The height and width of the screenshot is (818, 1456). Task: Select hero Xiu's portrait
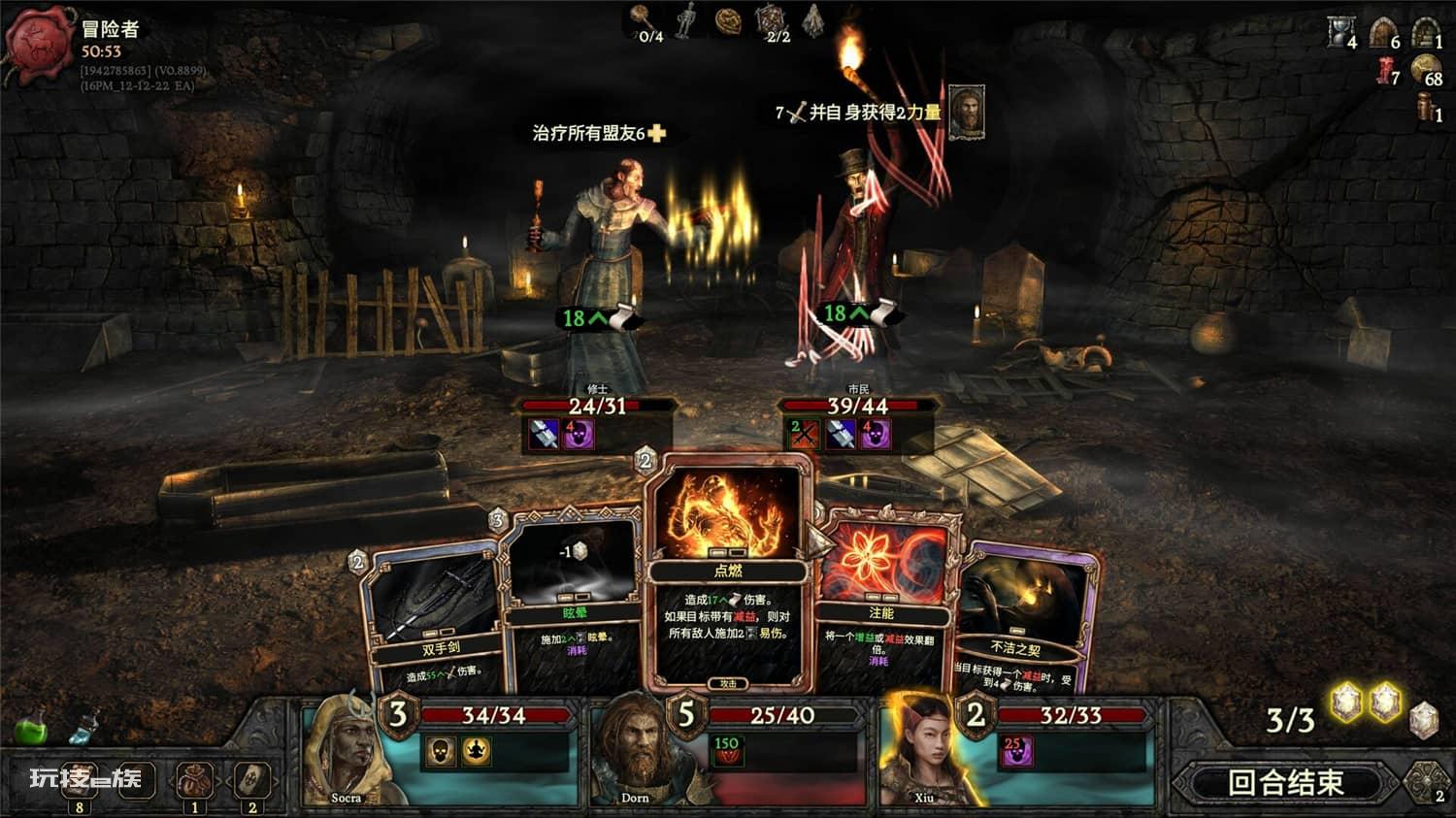click(922, 752)
